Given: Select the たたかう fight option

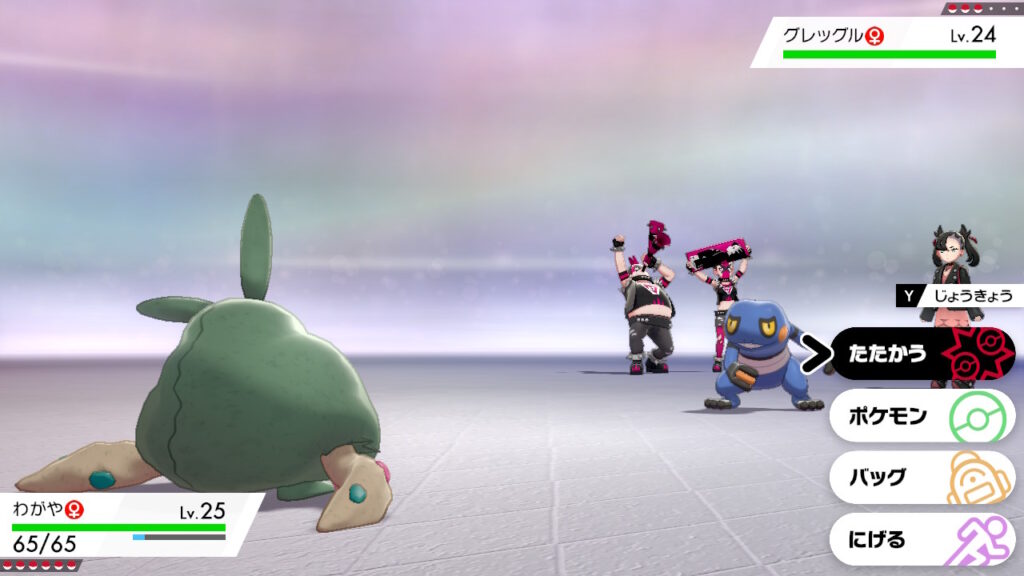Looking at the screenshot, I should click(920, 354).
